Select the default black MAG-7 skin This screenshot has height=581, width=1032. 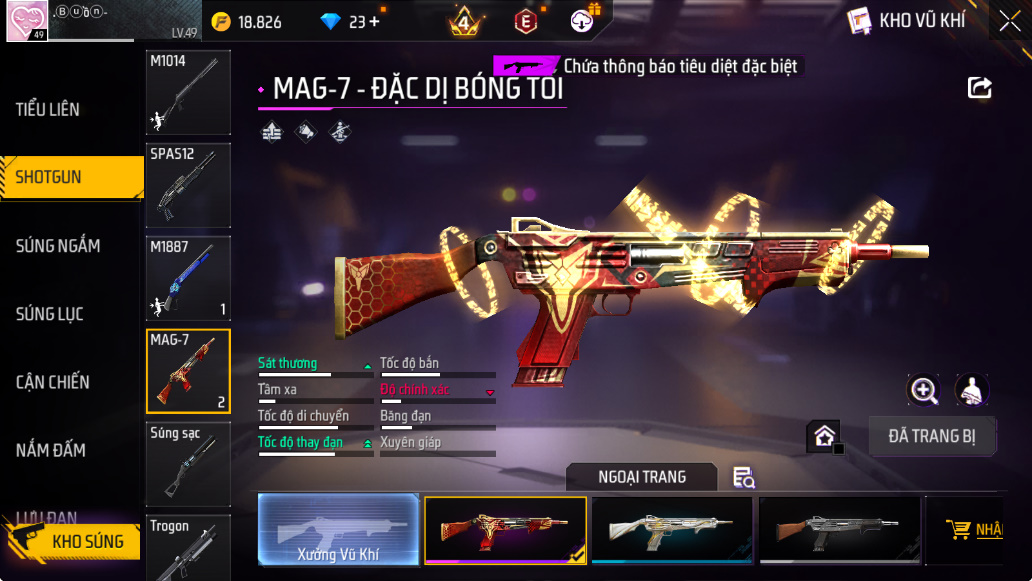pyautogui.click(x=839, y=530)
